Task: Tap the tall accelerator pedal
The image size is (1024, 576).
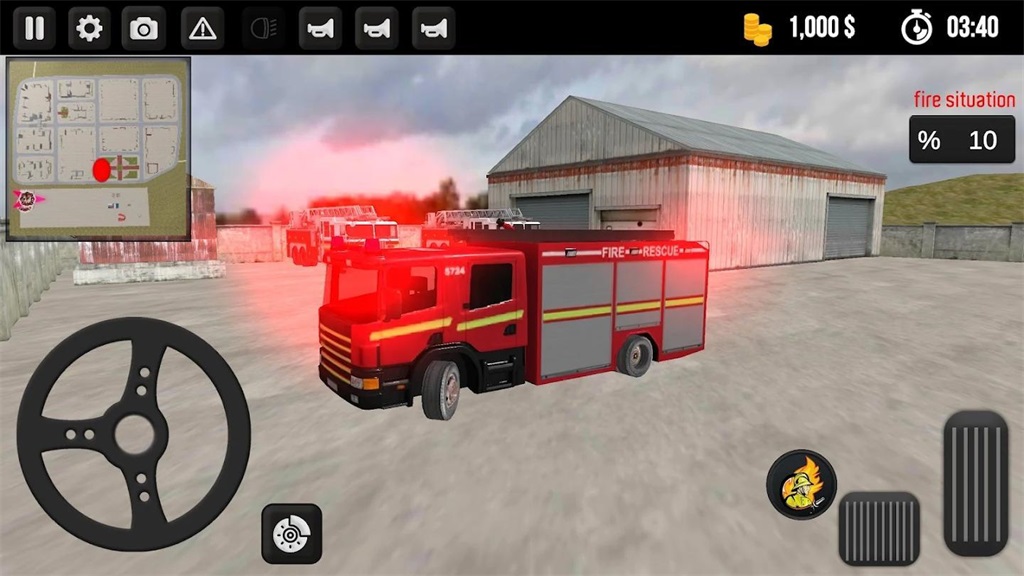Action: (975, 482)
